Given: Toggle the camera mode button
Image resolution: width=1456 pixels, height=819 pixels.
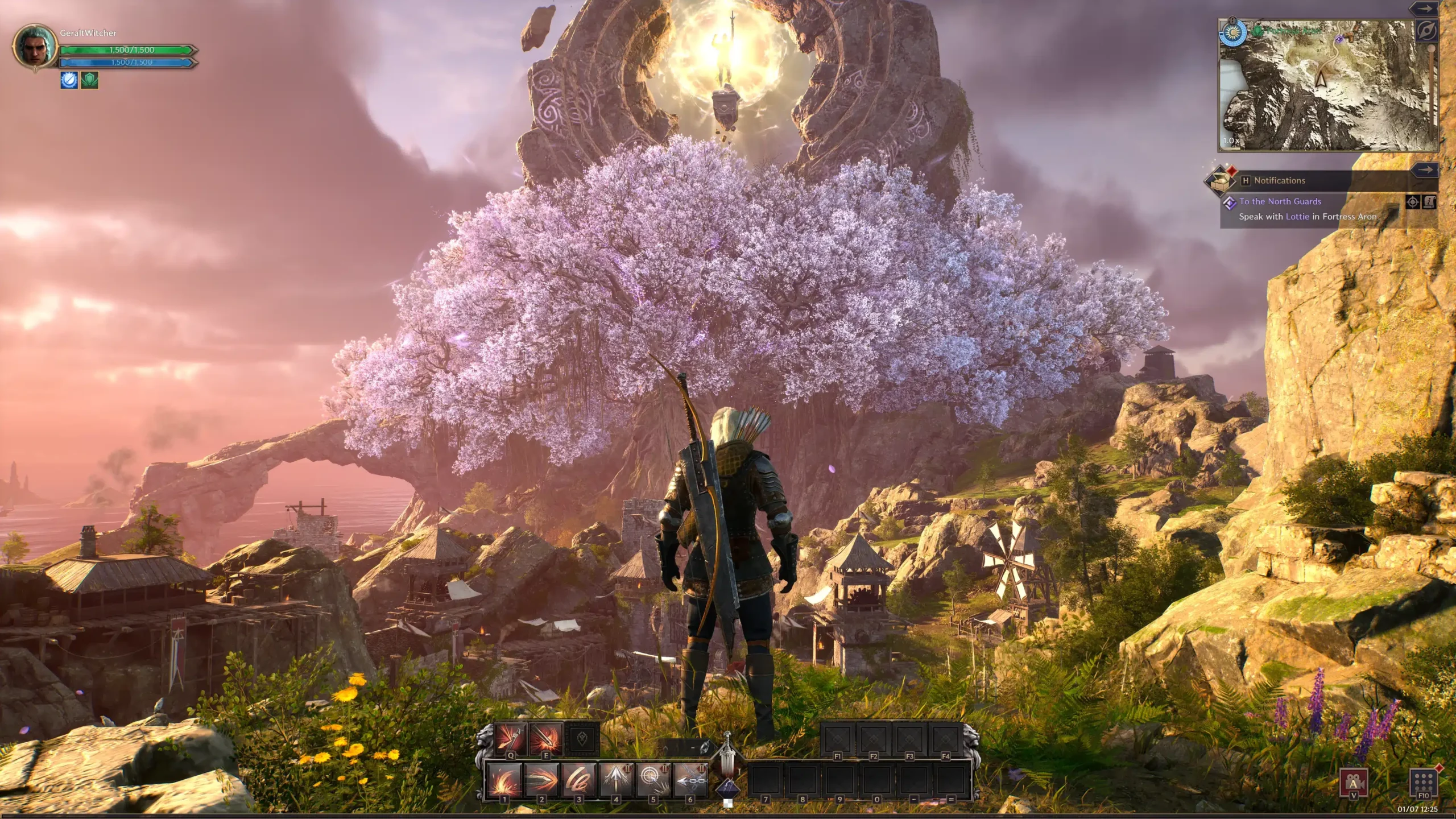Looking at the screenshot, I should click(1354, 783).
